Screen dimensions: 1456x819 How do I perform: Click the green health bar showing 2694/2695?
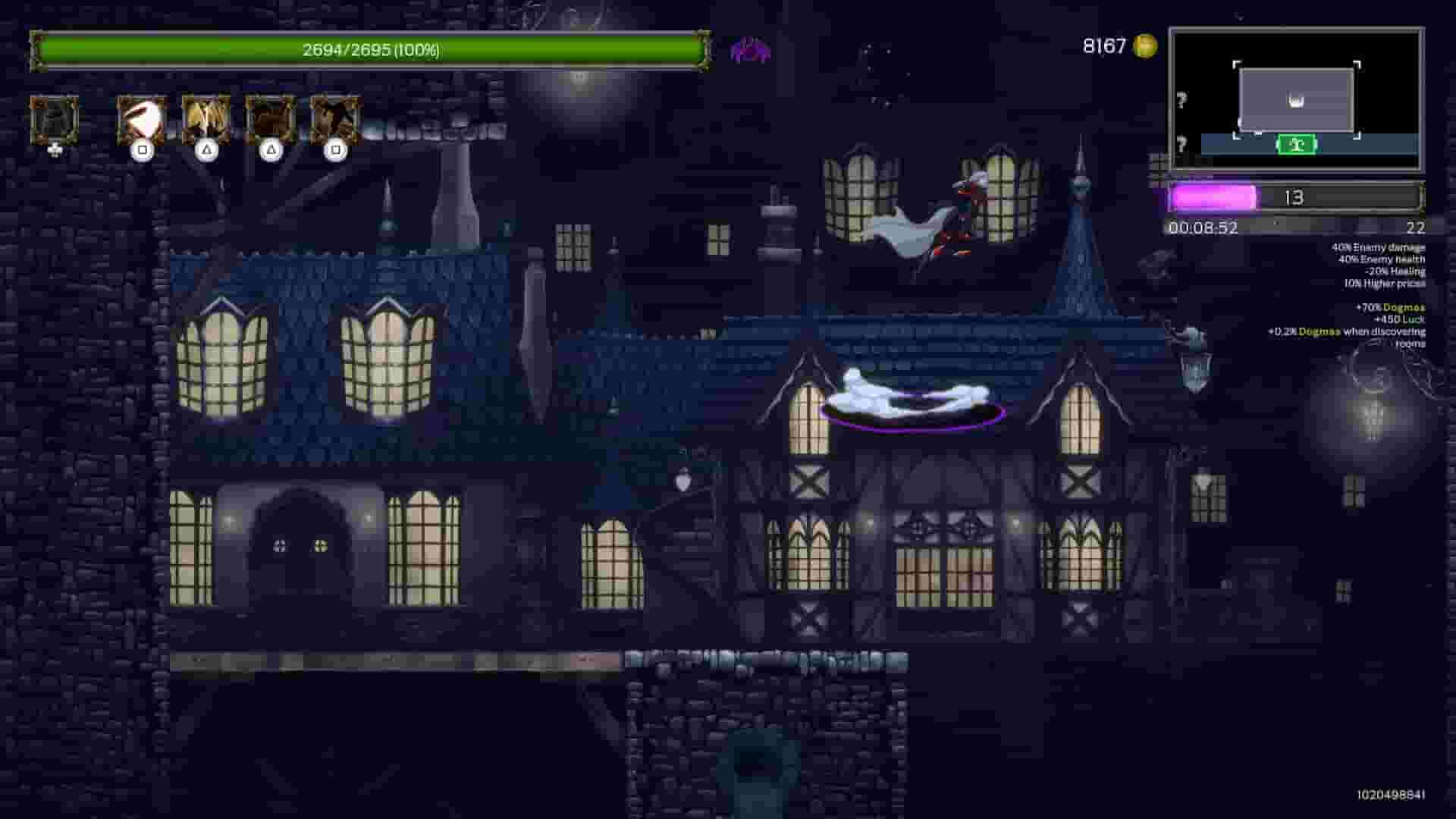point(370,52)
